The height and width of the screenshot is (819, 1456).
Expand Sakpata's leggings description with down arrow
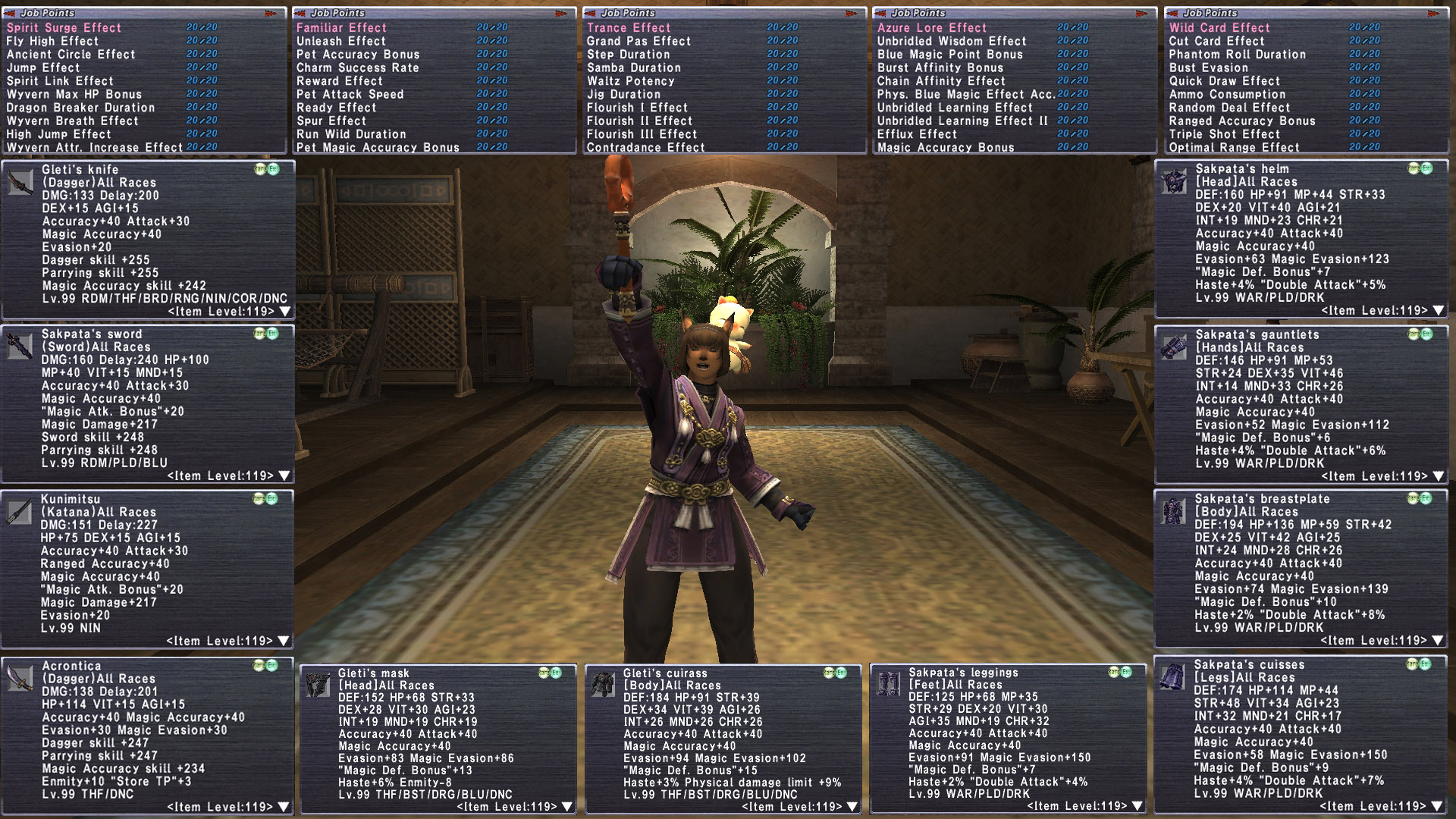[x=1137, y=806]
